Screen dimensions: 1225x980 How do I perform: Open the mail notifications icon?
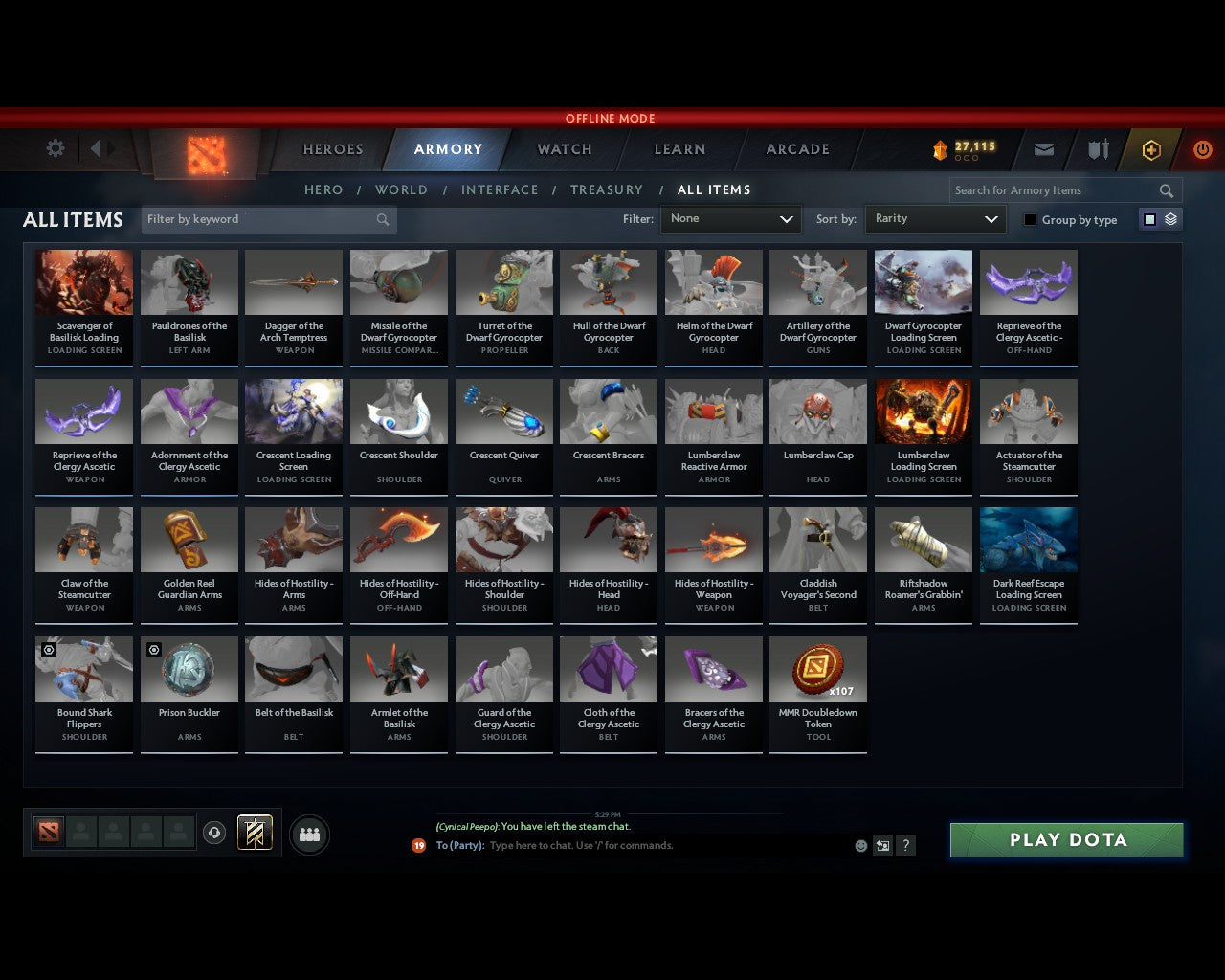1043,150
